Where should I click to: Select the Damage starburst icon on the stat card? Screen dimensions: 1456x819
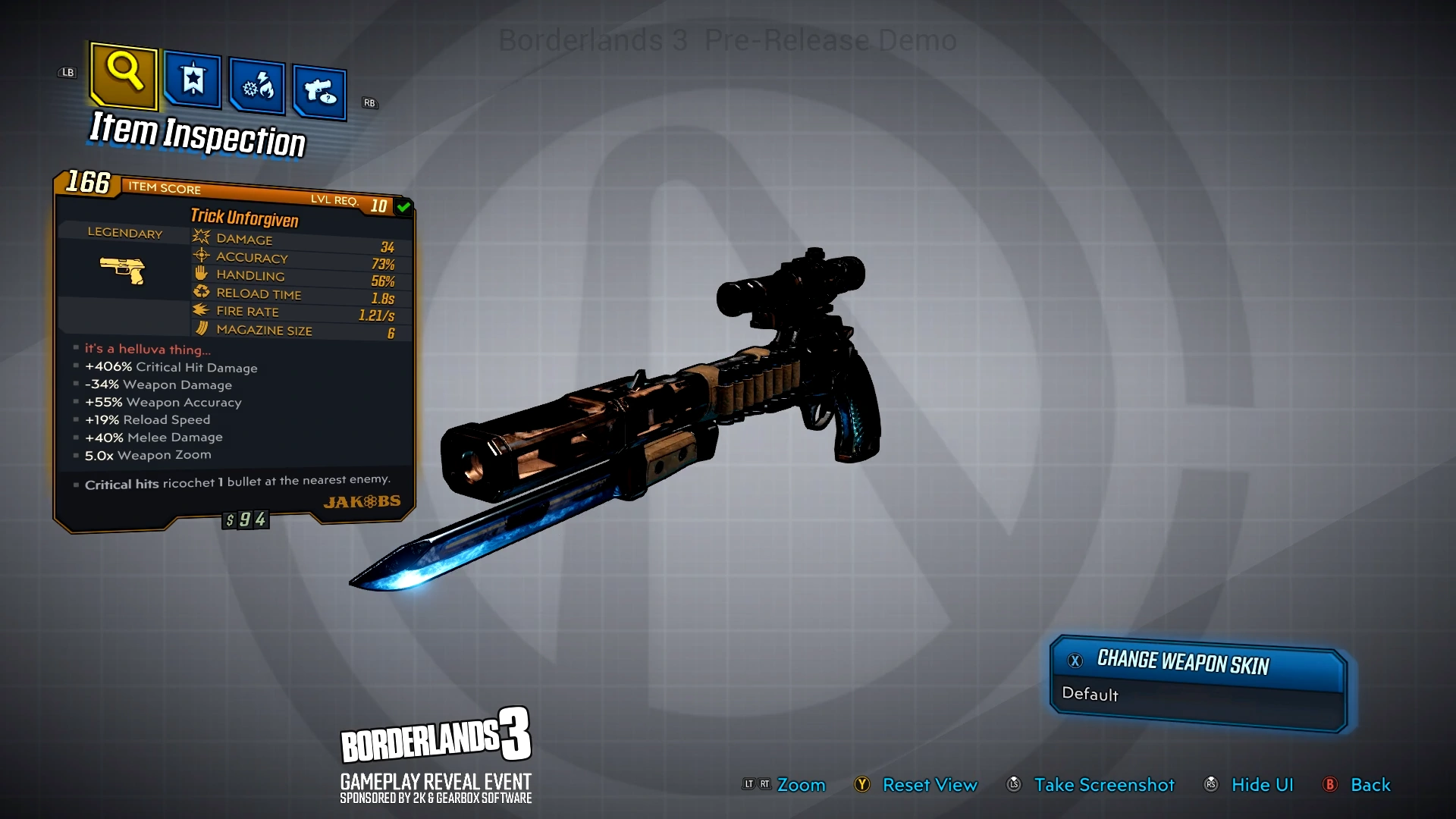pos(201,237)
